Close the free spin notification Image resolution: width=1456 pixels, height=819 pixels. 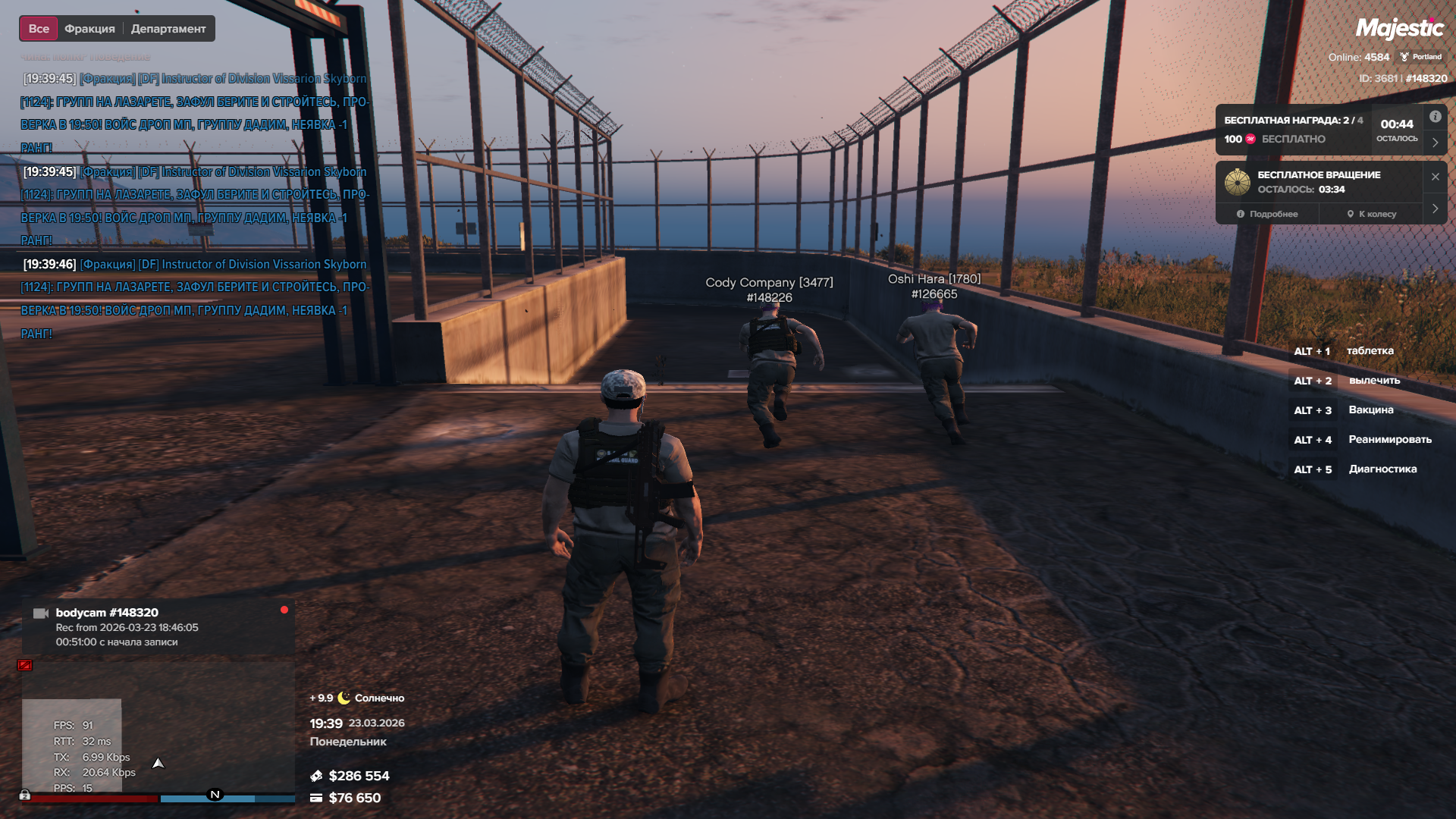click(1436, 177)
